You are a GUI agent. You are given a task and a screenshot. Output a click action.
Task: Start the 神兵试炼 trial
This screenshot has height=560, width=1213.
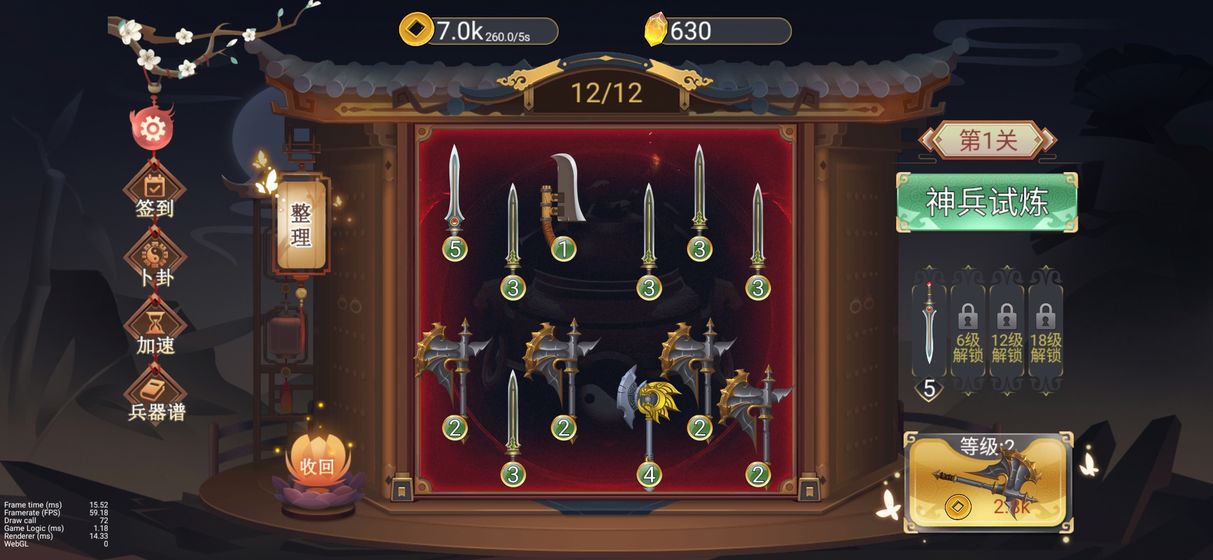point(987,202)
